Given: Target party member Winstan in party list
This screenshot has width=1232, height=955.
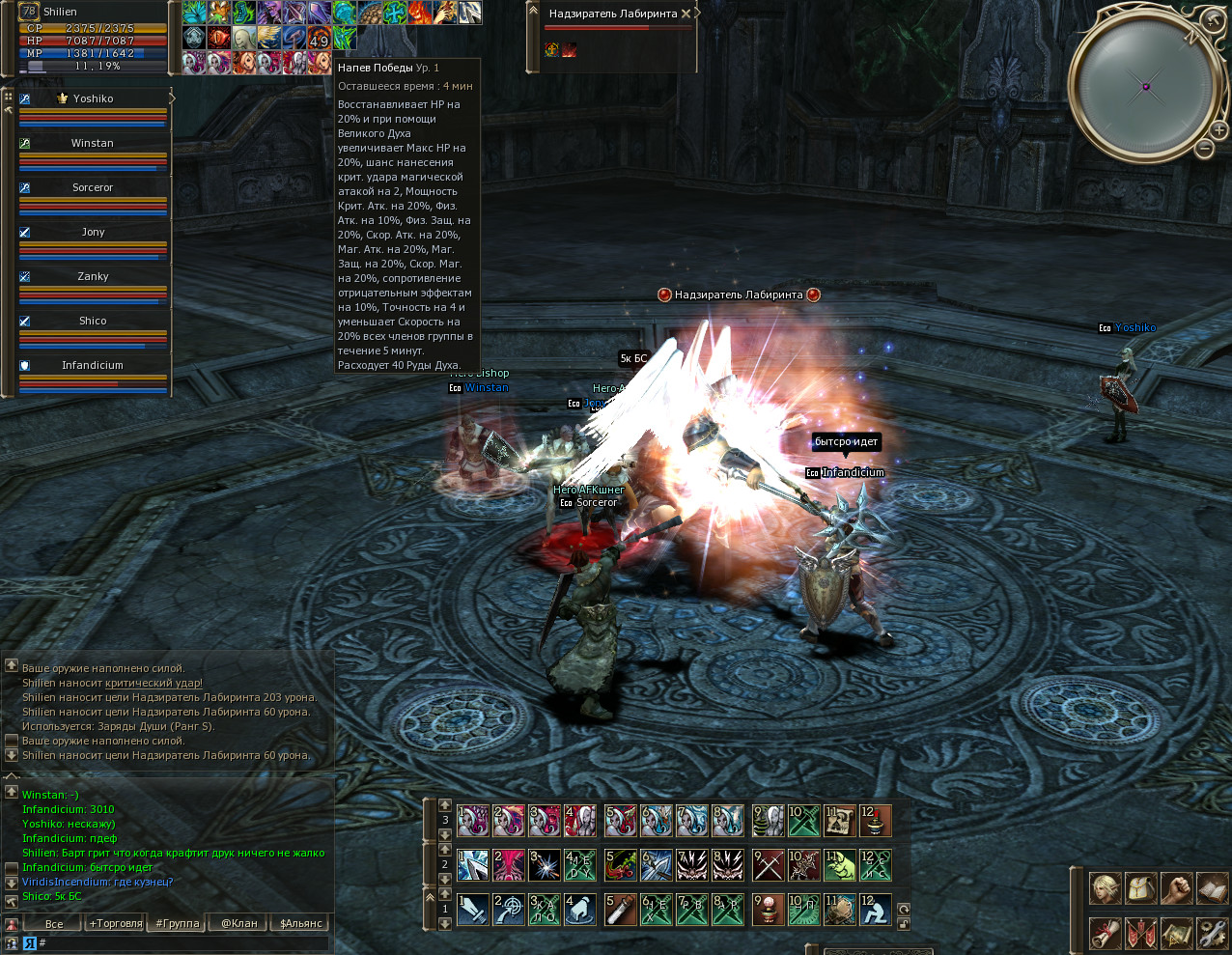Looking at the screenshot, I should point(93,143).
